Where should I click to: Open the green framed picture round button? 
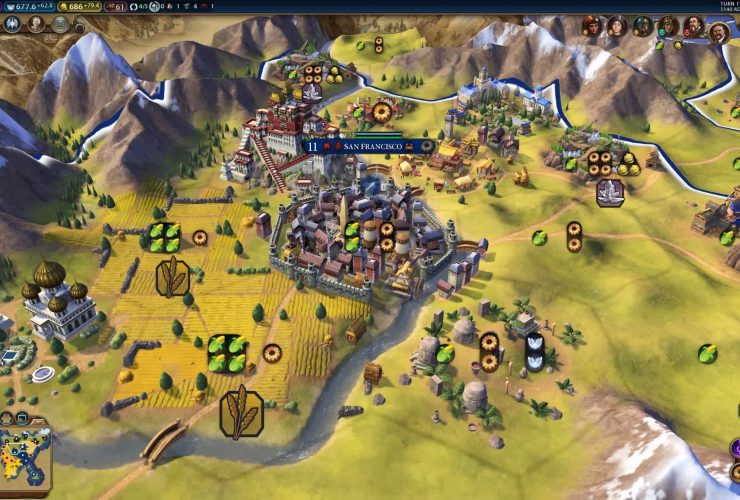click(x=61, y=24)
